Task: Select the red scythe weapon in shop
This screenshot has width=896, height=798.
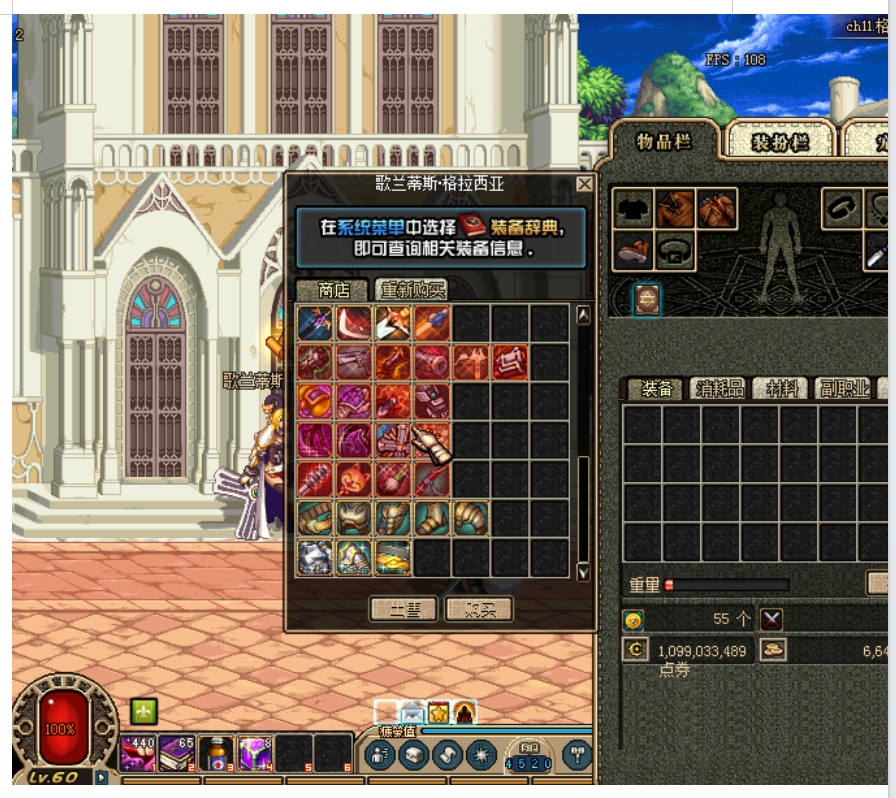Action: coord(354,324)
